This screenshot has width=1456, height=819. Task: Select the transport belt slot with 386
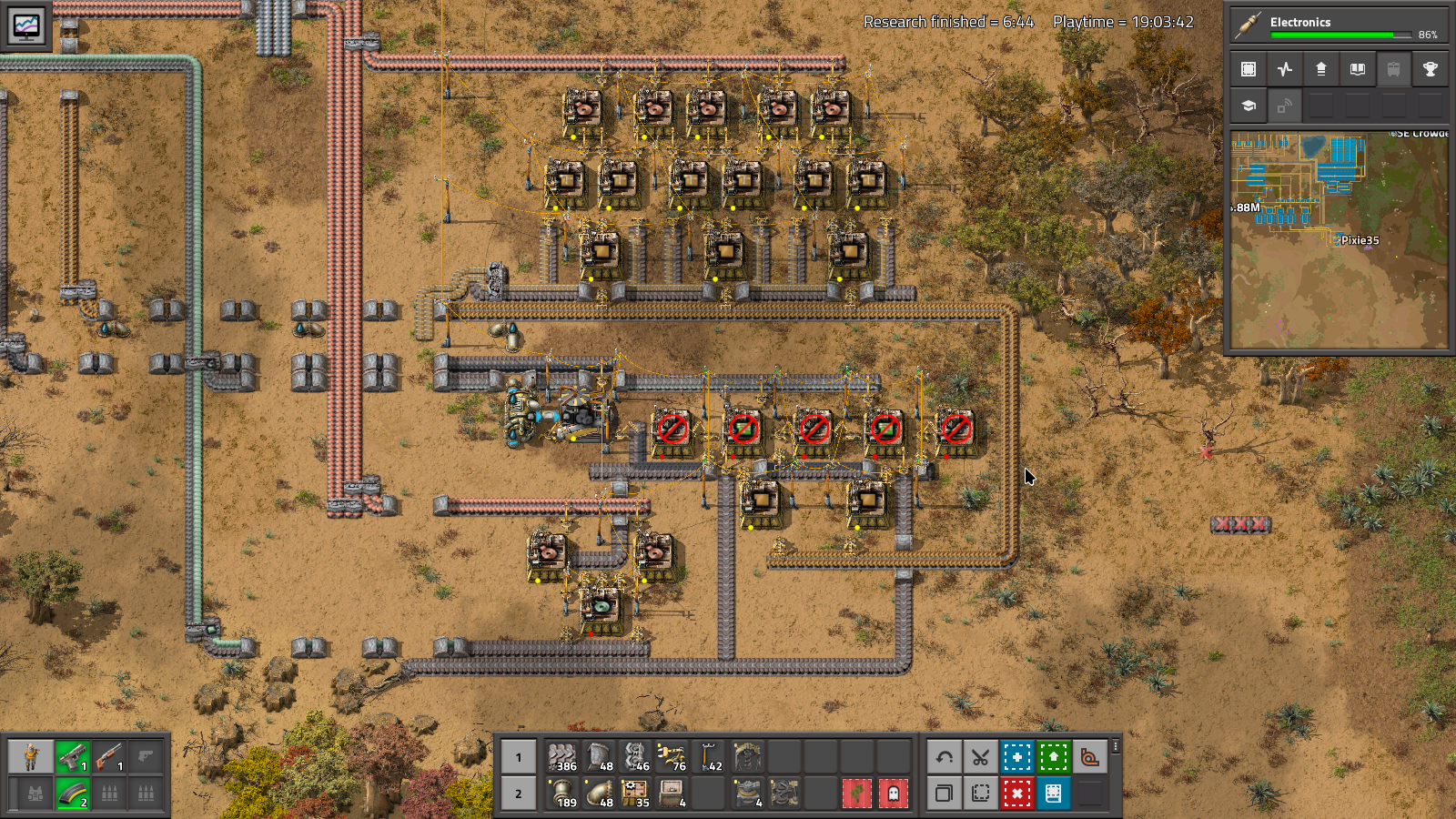(x=562, y=757)
